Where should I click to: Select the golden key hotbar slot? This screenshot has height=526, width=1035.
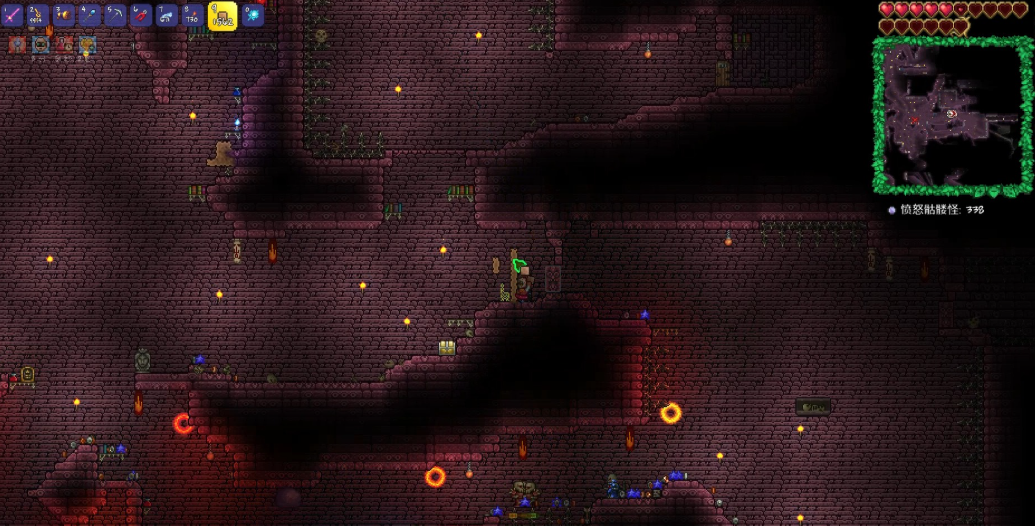pos(39,15)
